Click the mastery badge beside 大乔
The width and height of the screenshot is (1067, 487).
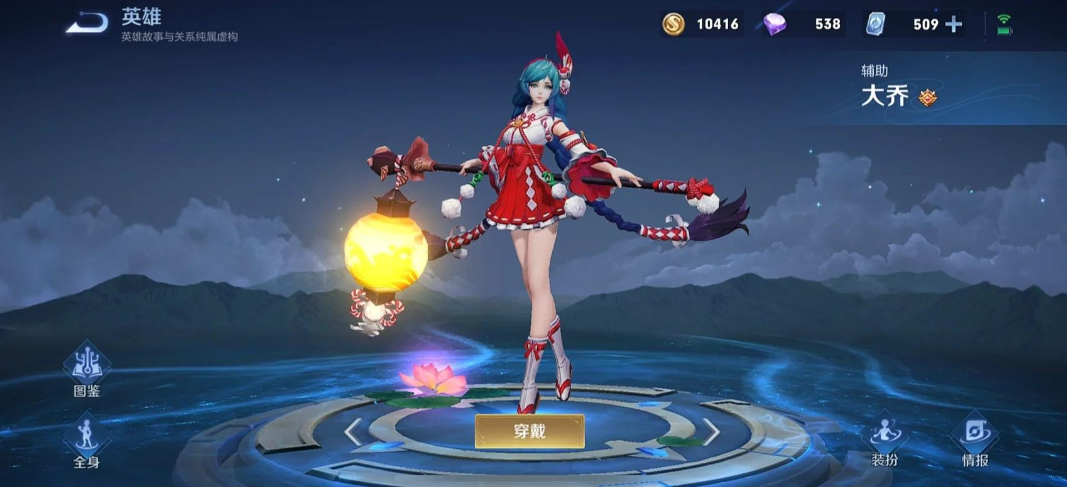[928, 98]
